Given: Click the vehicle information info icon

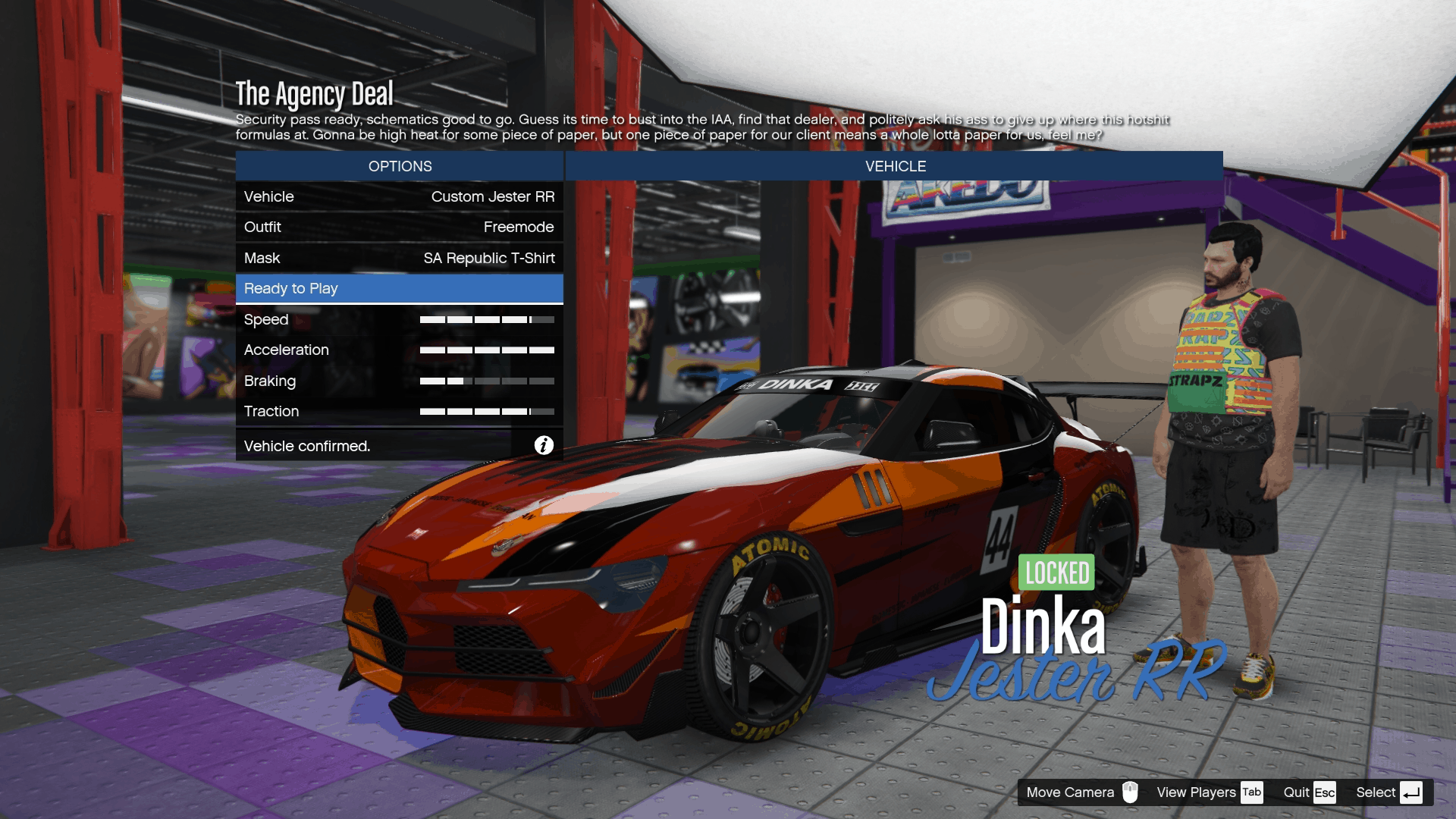Looking at the screenshot, I should click(x=543, y=446).
